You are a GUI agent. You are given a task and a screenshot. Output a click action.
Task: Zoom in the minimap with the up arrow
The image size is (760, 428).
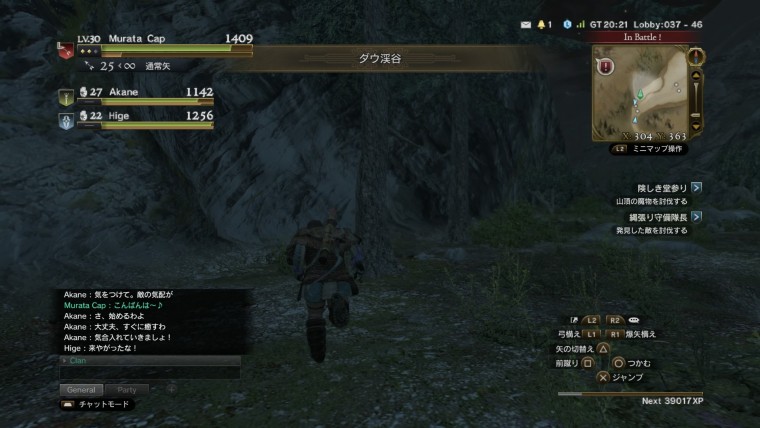coord(697,77)
